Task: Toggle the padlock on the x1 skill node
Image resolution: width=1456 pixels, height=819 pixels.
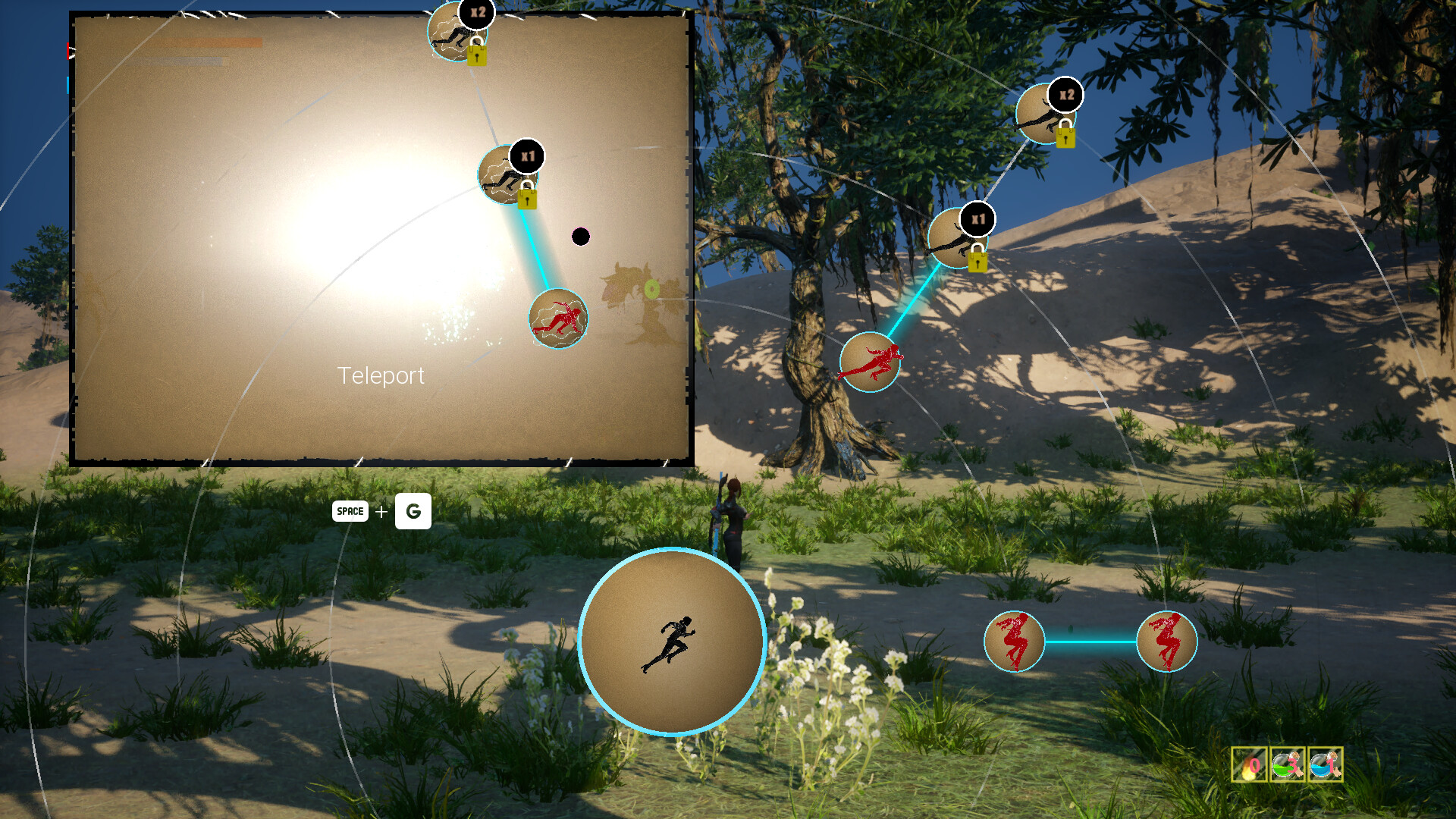Action: pos(977,259)
